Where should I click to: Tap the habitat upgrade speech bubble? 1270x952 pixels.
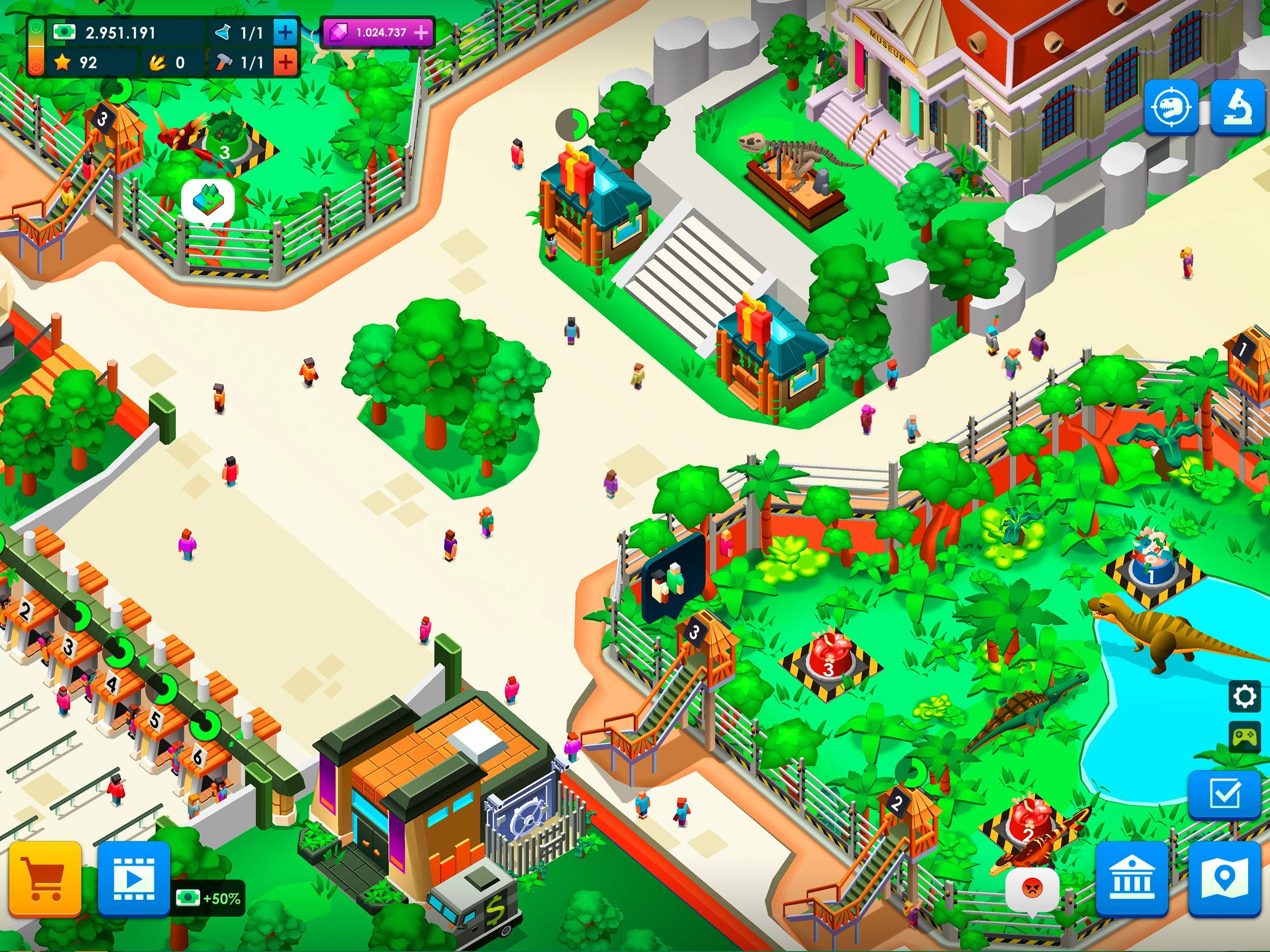(x=208, y=201)
